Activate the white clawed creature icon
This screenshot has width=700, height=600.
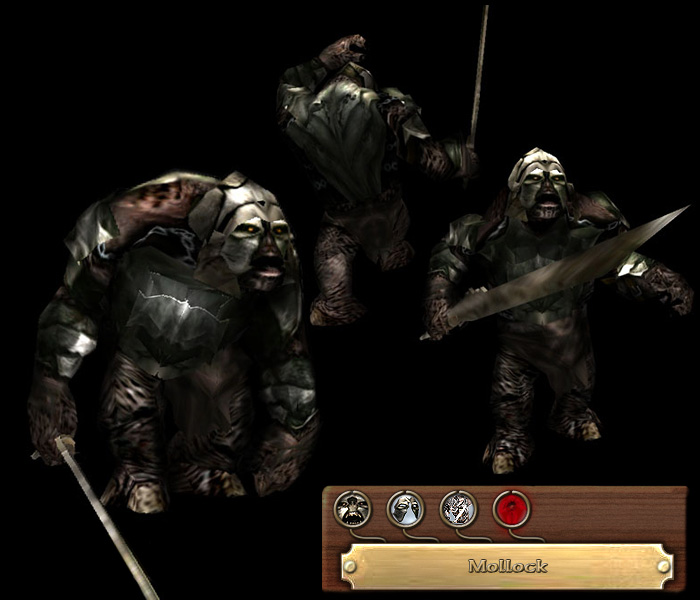[458, 508]
